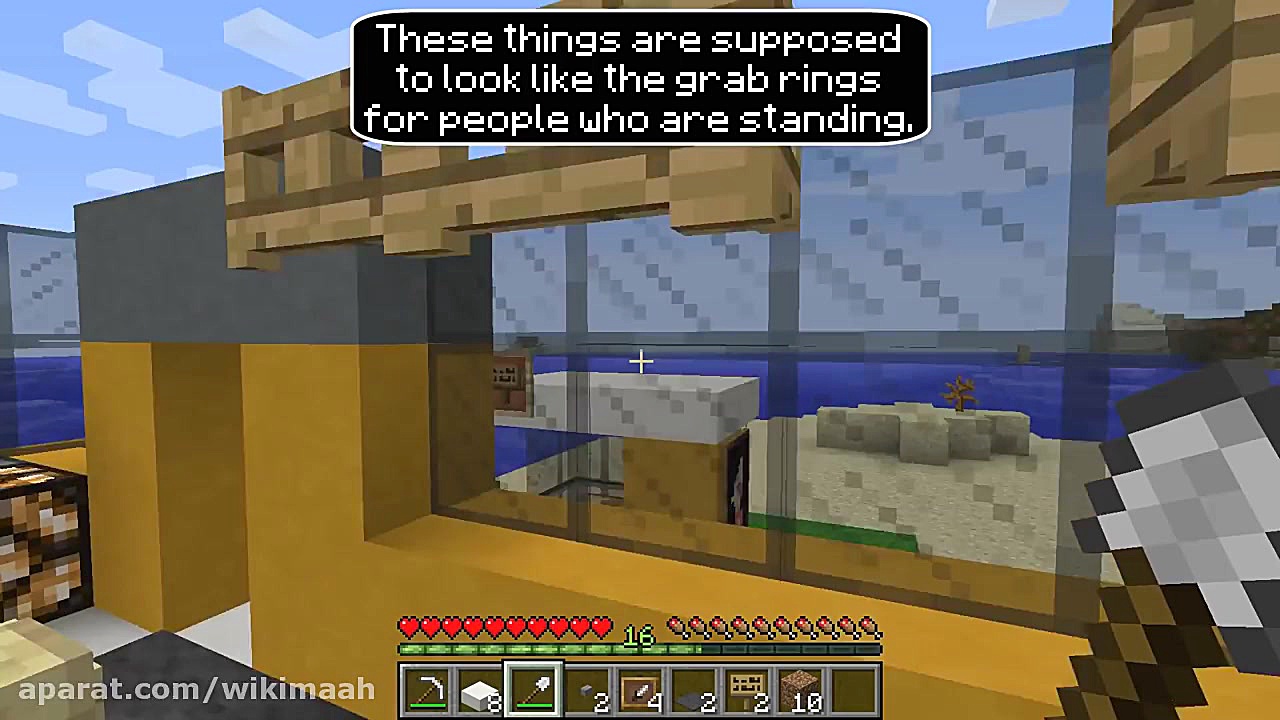Screen dimensions: 1280x720
Task: Select the iron pickaxe in hotbar slot one
Action: point(428,690)
